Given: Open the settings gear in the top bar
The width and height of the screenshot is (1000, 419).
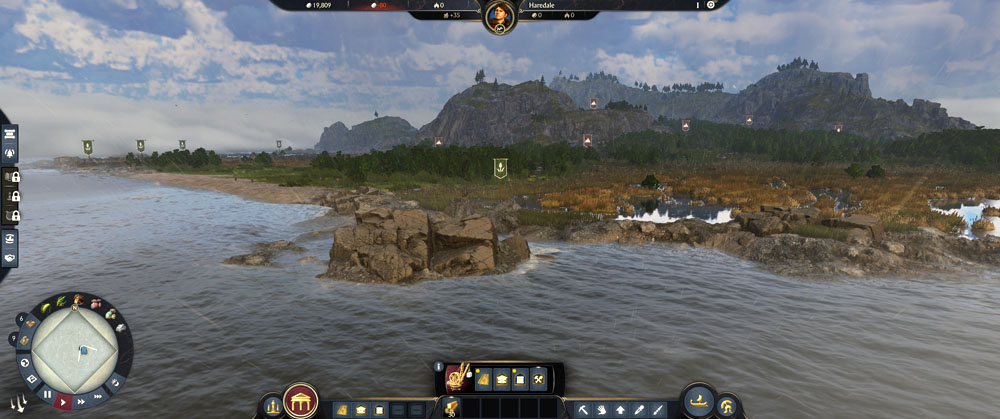Looking at the screenshot, I should [x=711, y=5].
